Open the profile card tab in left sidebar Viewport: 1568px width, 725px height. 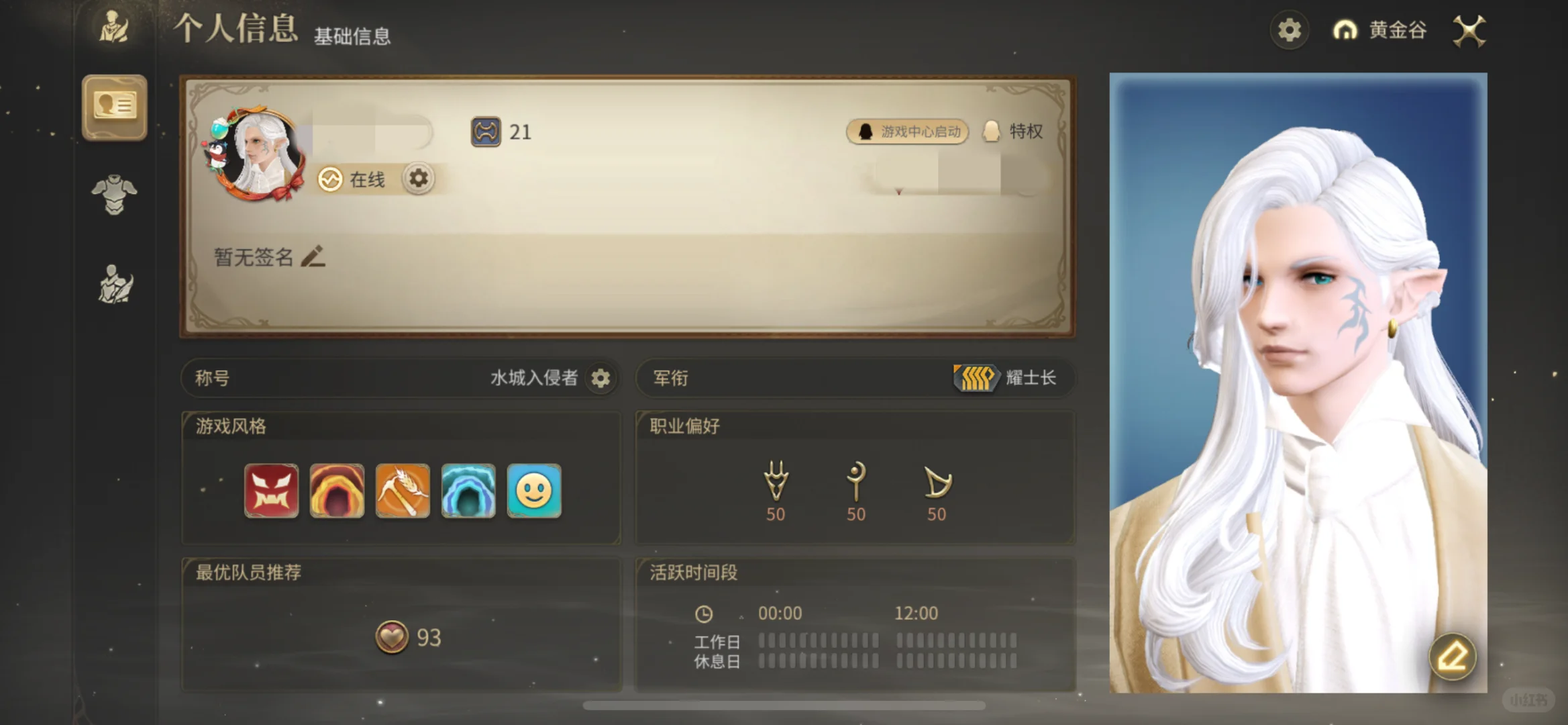(x=114, y=107)
